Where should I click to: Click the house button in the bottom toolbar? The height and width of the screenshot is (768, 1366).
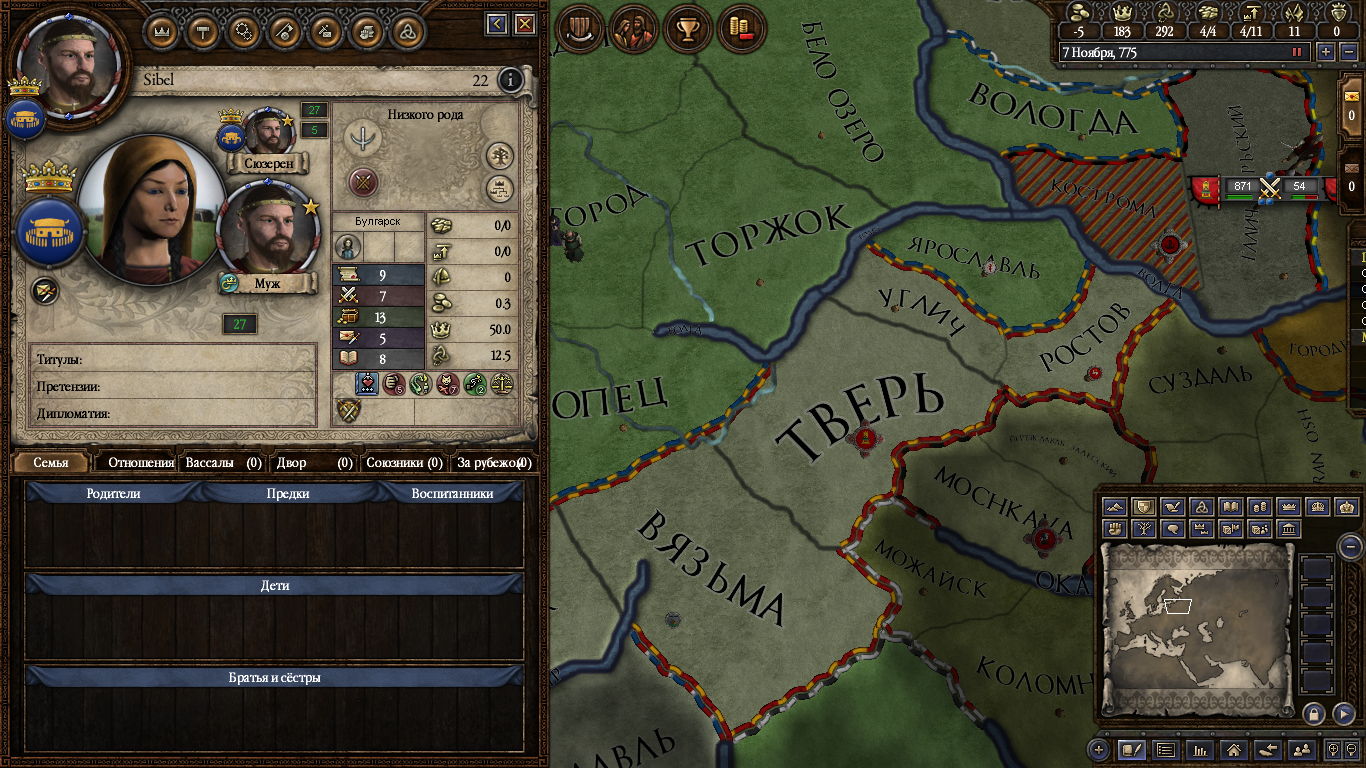1233,749
